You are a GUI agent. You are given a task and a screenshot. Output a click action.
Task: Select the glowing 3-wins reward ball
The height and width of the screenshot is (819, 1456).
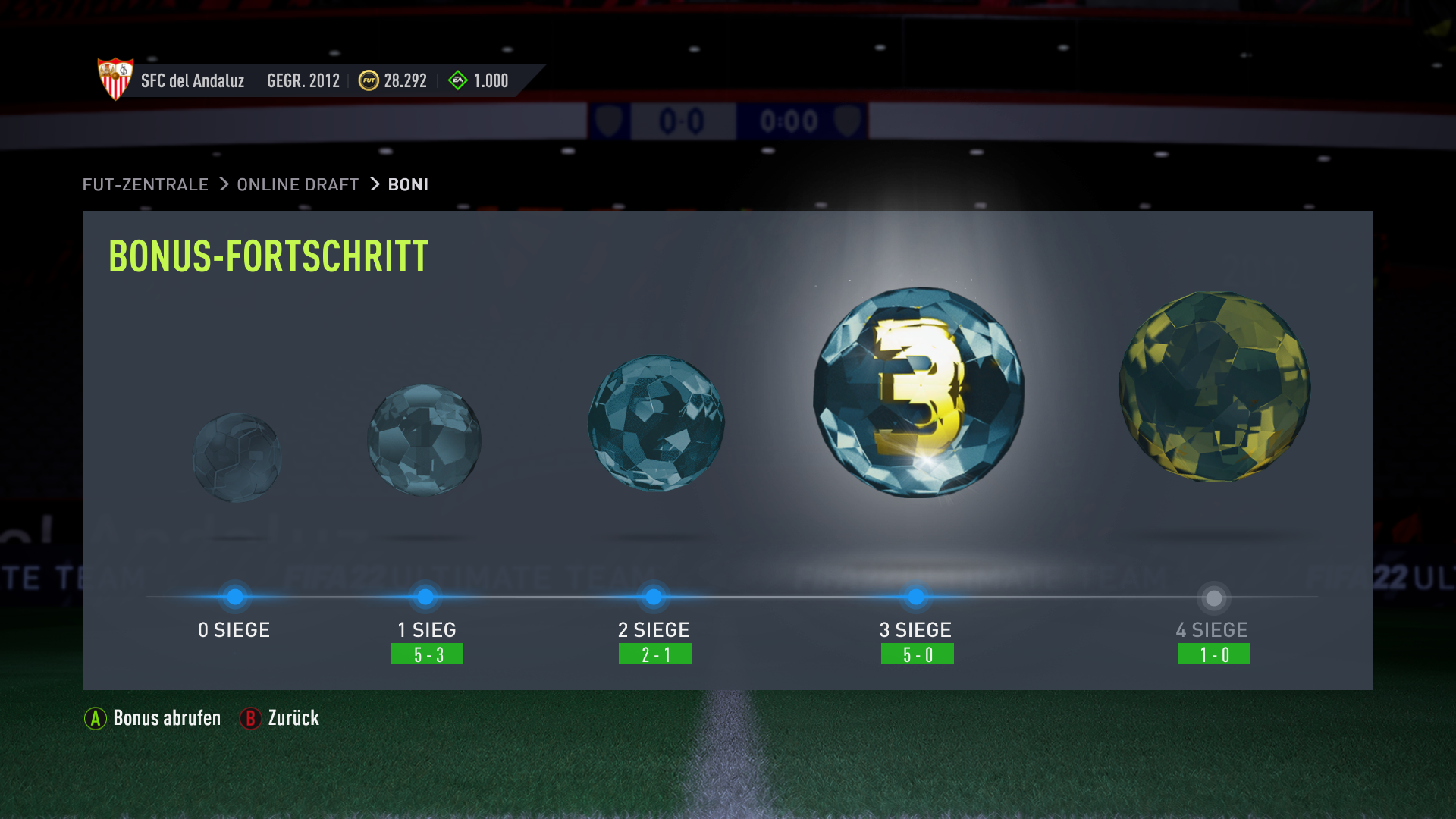click(x=918, y=392)
